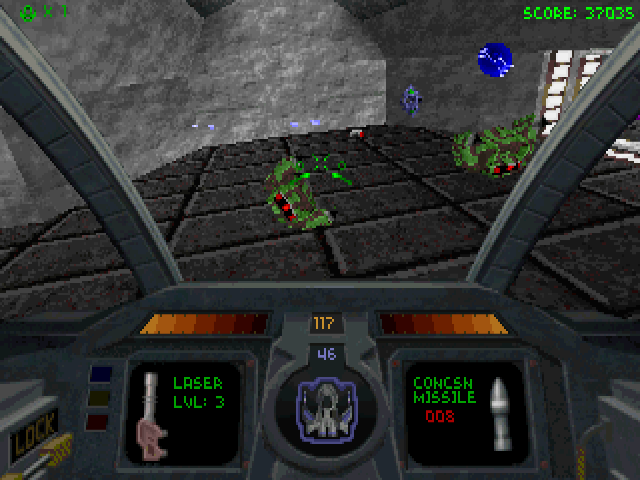Viewport: 640px width, 480px height.
Task: Click the yellow access key indicator
Action: (100, 399)
